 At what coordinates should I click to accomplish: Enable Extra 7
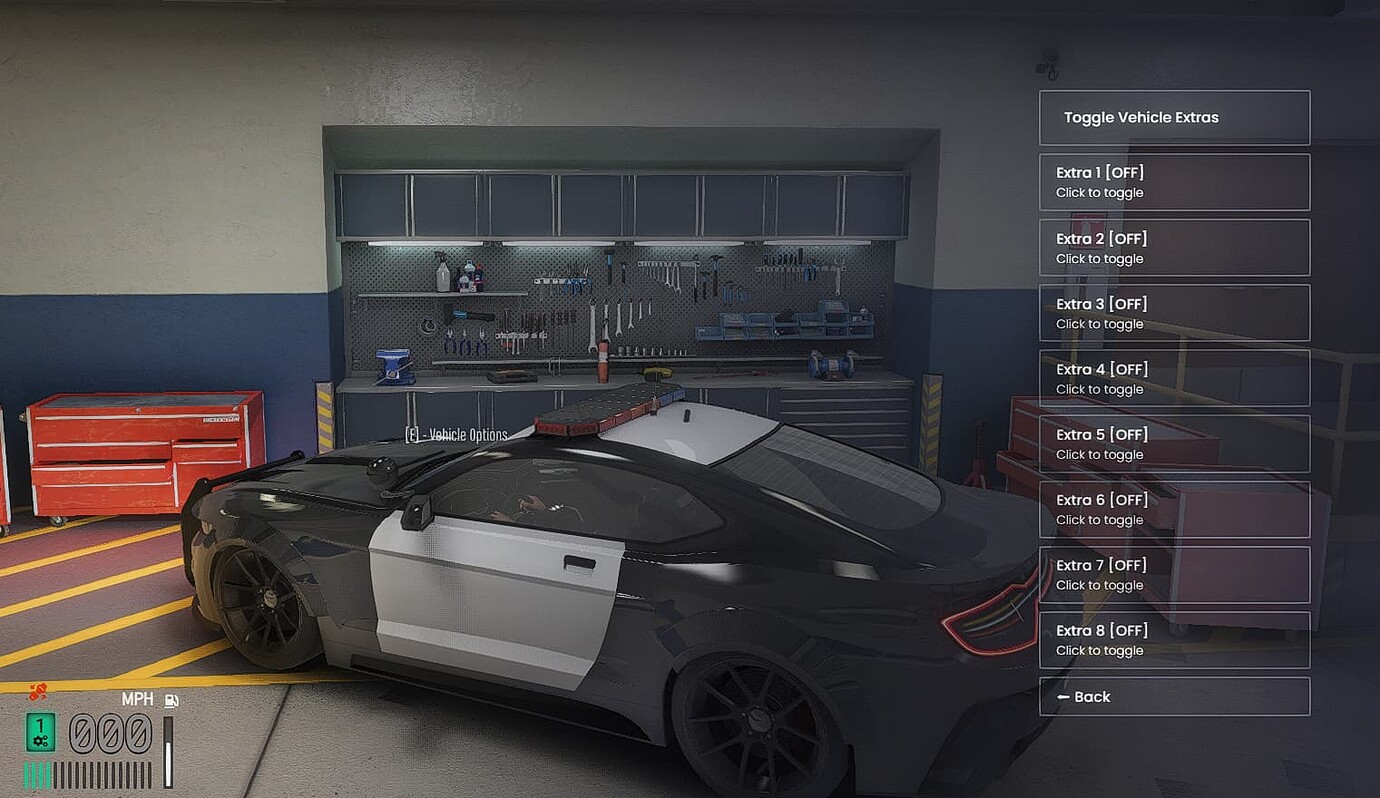coord(1174,574)
